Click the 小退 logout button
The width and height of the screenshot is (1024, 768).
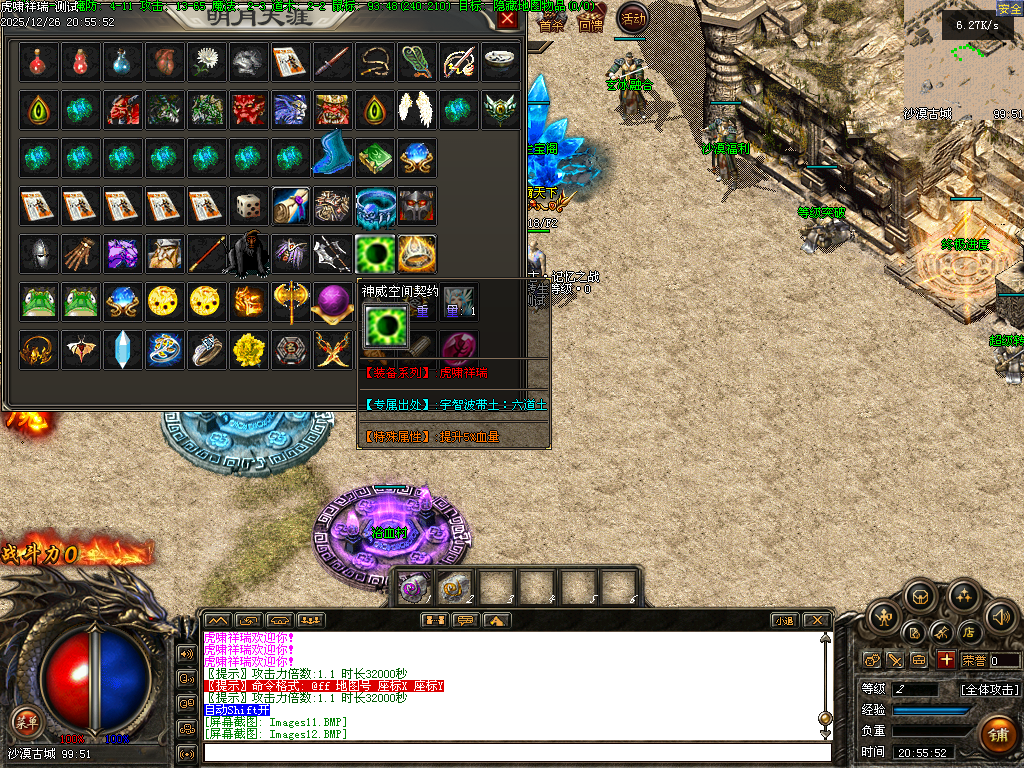(x=783, y=621)
